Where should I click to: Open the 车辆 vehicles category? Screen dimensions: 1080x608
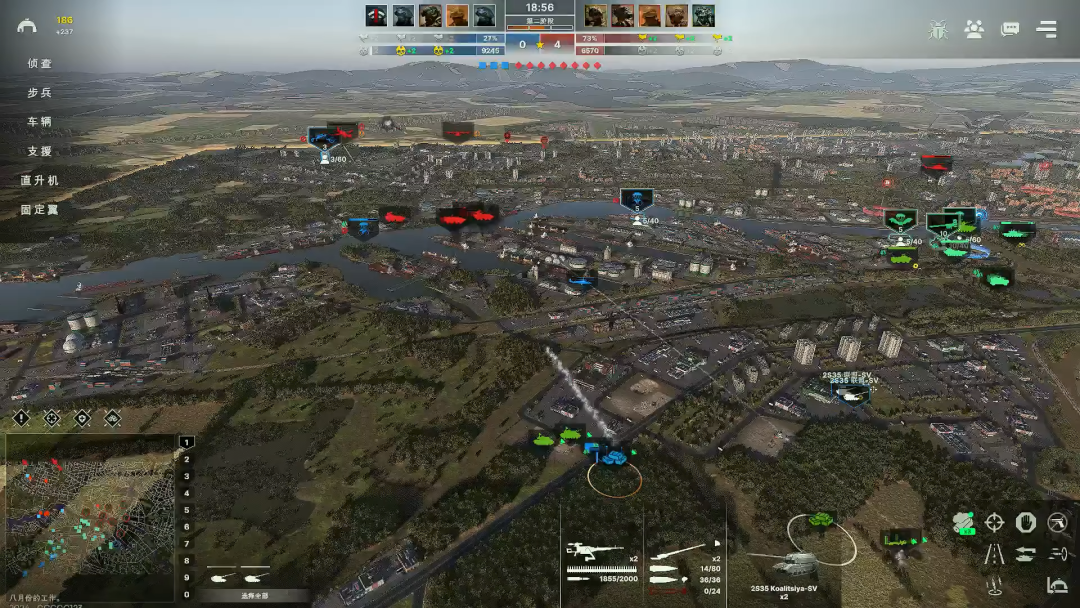(40, 122)
